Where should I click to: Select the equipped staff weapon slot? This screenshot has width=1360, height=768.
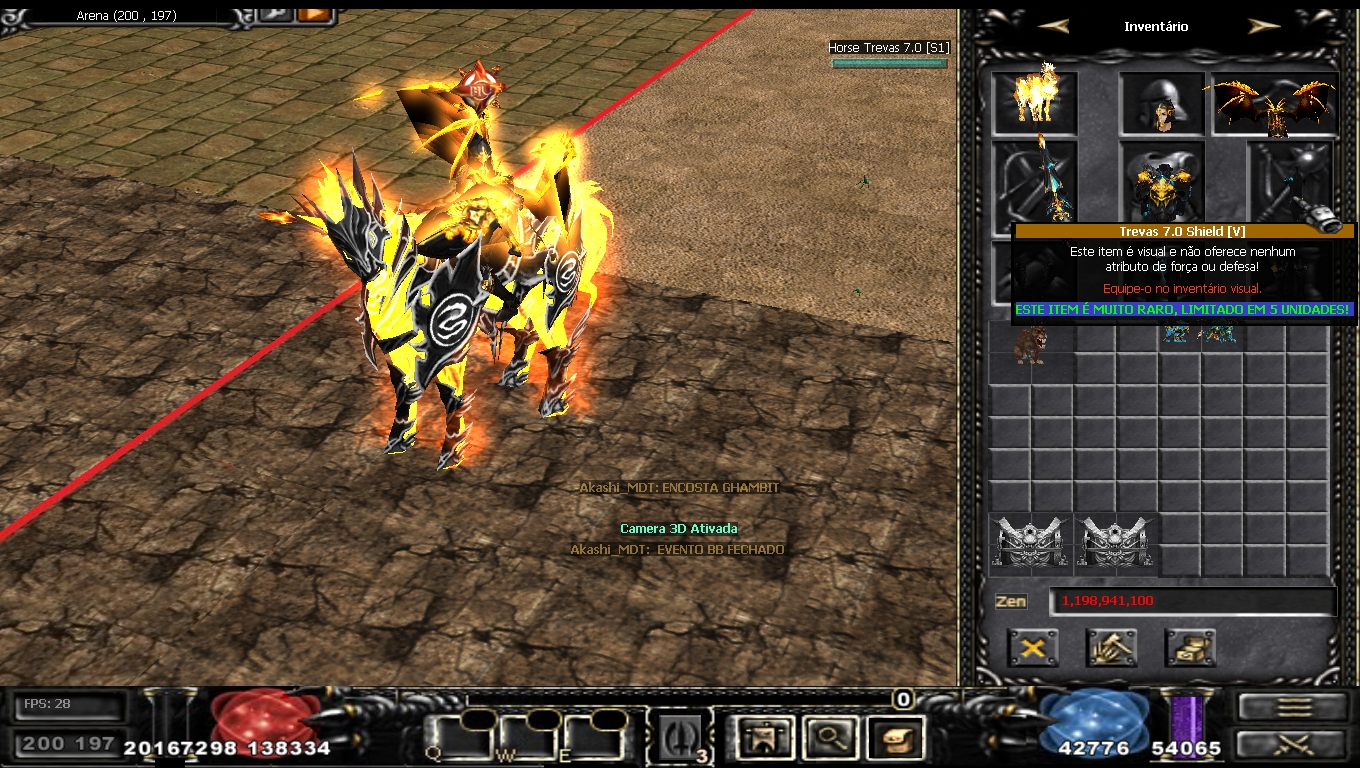[1034, 178]
